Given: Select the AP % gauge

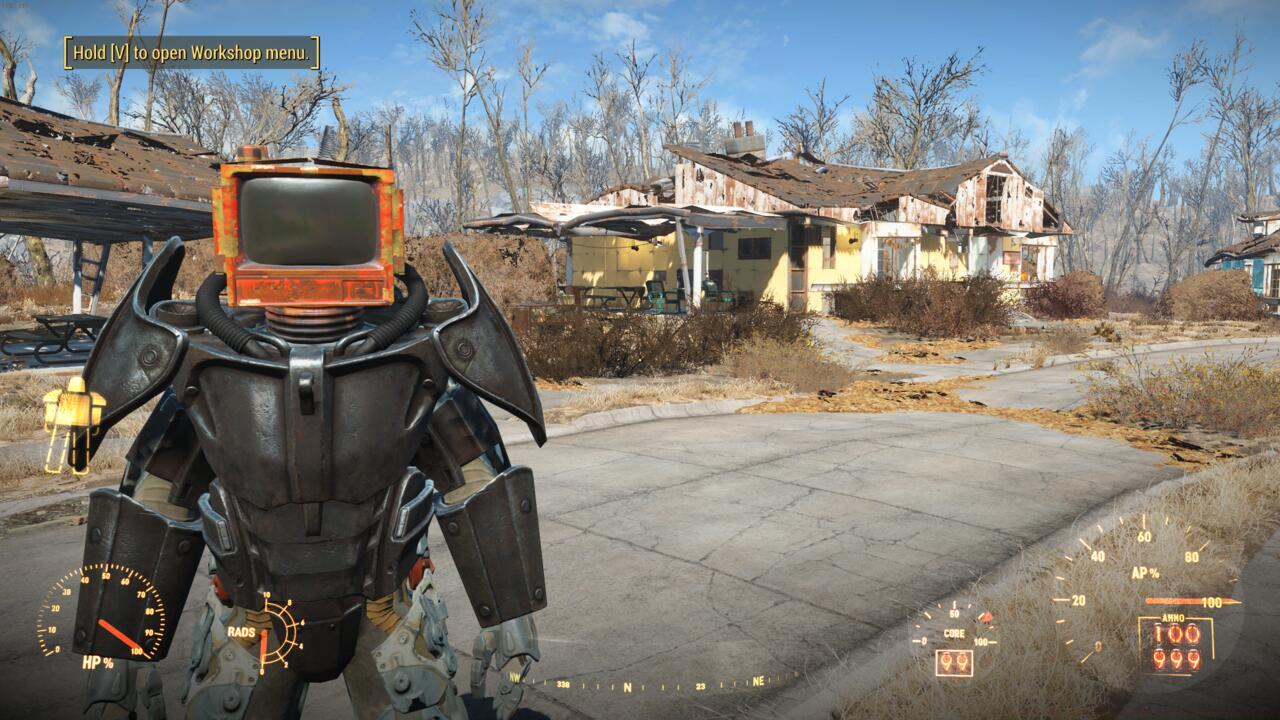Looking at the screenshot, I should click(1145, 573).
